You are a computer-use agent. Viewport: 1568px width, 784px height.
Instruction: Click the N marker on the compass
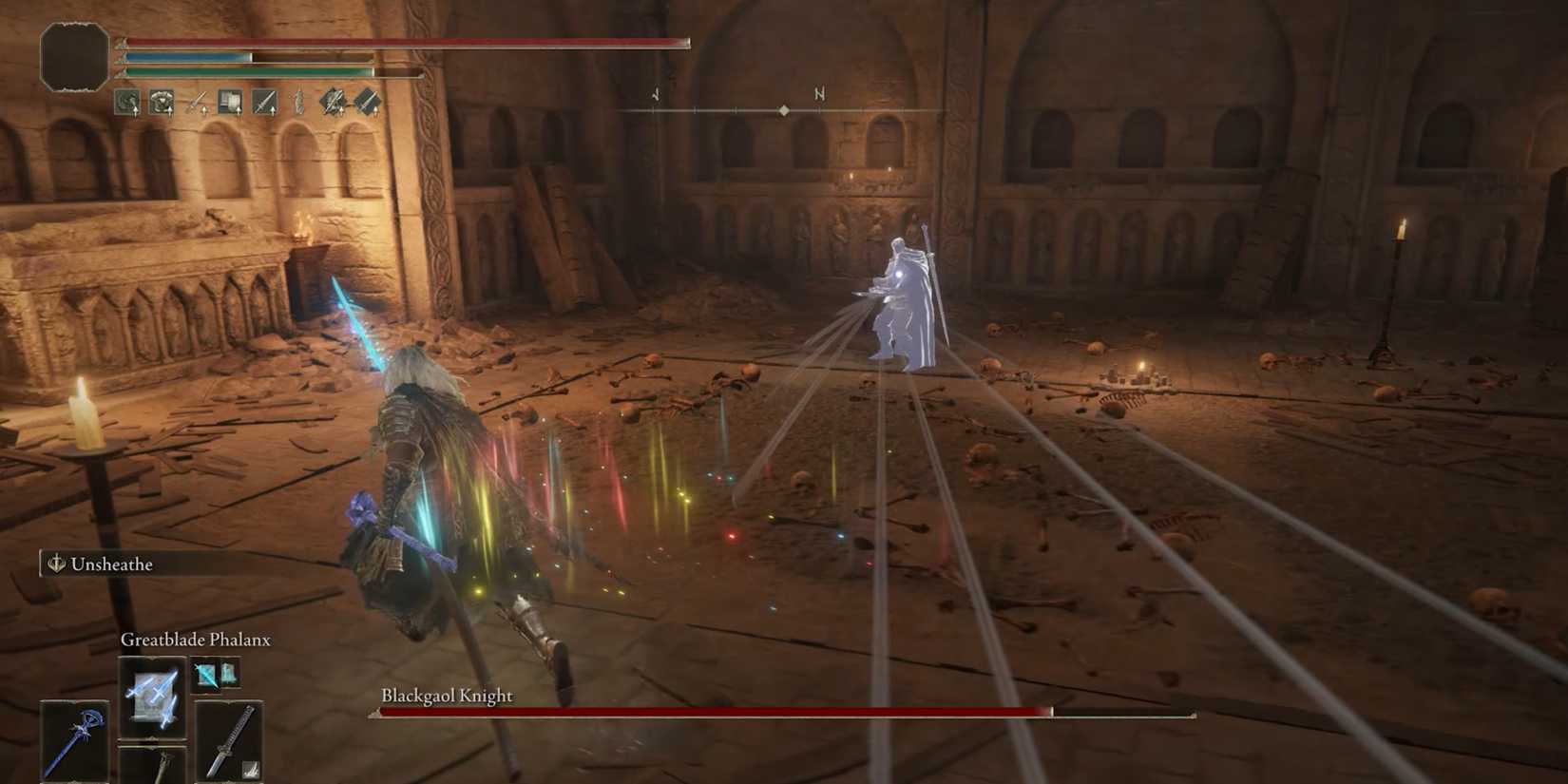(818, 95)
